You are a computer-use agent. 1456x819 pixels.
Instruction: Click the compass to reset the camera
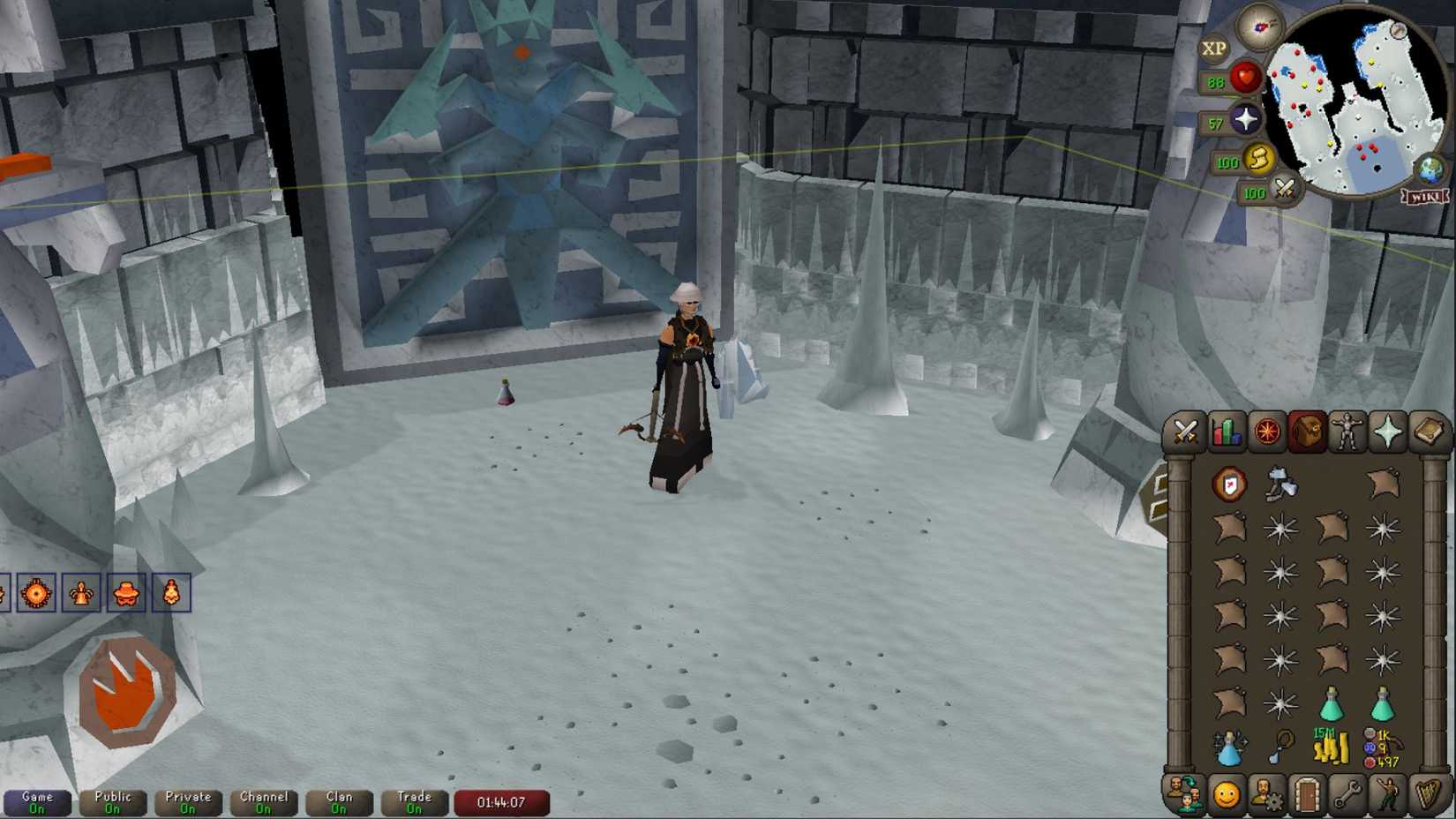[x=1257, y=28]
